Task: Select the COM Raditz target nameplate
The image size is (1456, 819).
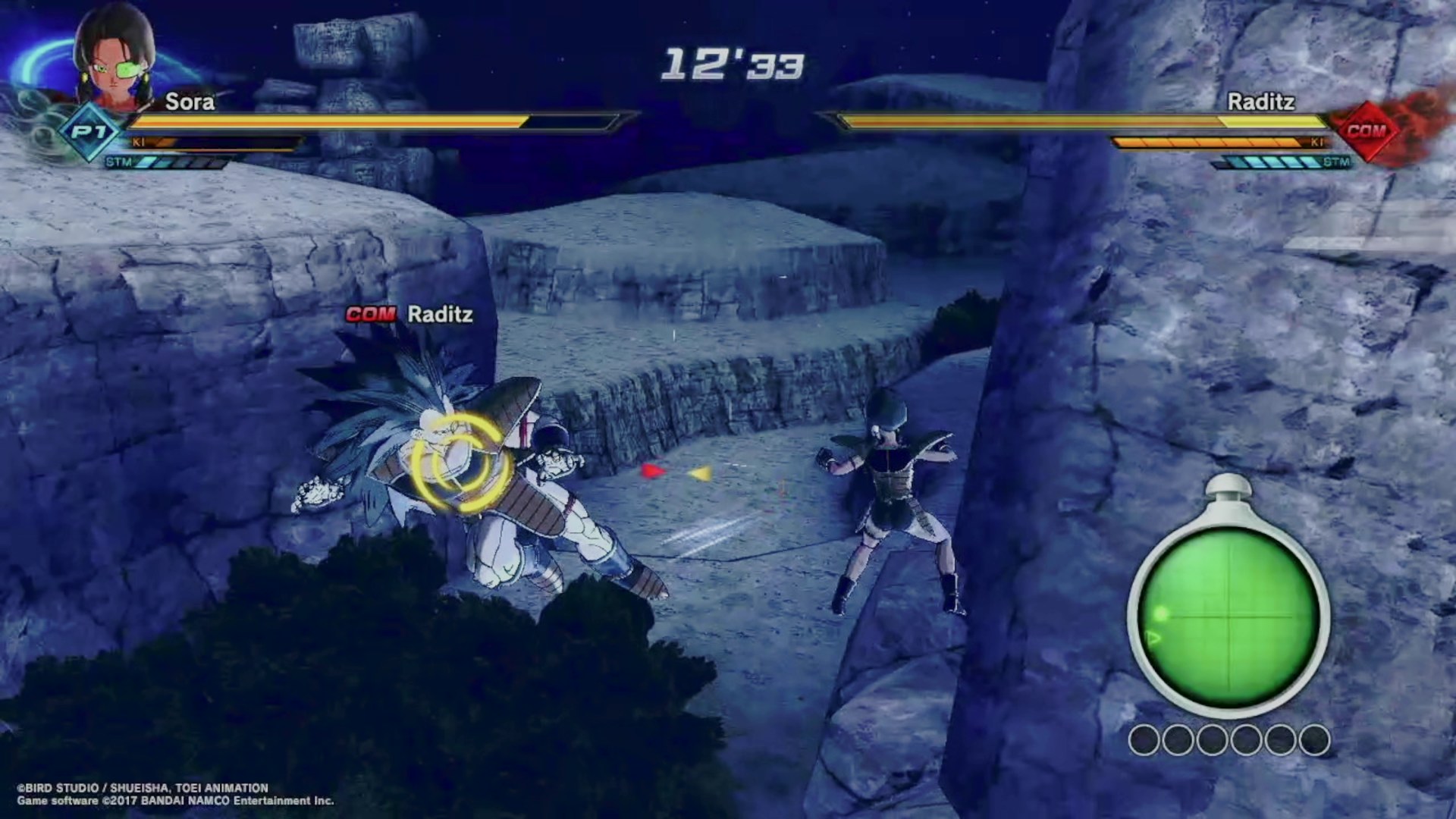Action: [409, 314]
